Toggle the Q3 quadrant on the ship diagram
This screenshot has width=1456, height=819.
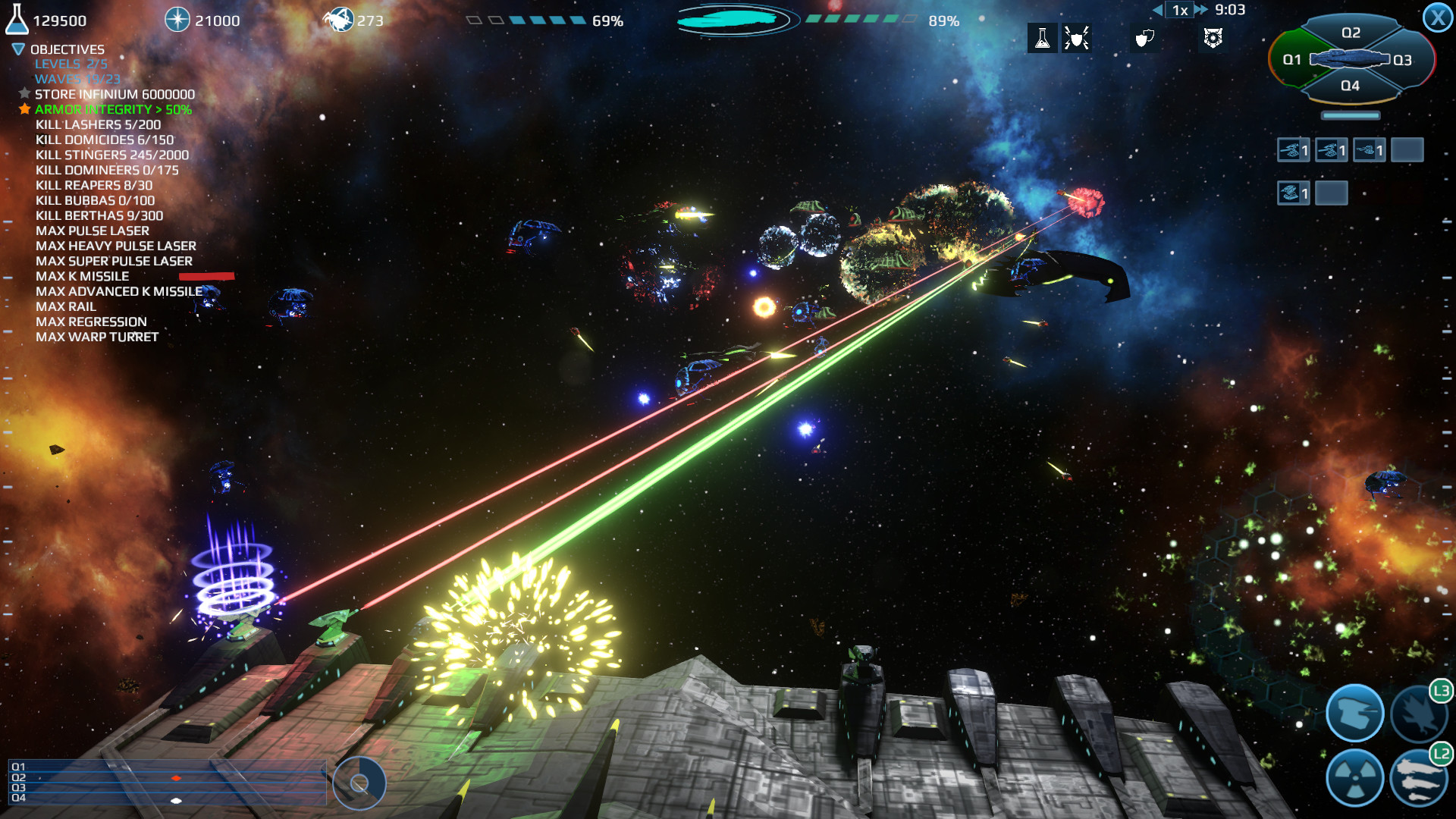pos(1402,60)
